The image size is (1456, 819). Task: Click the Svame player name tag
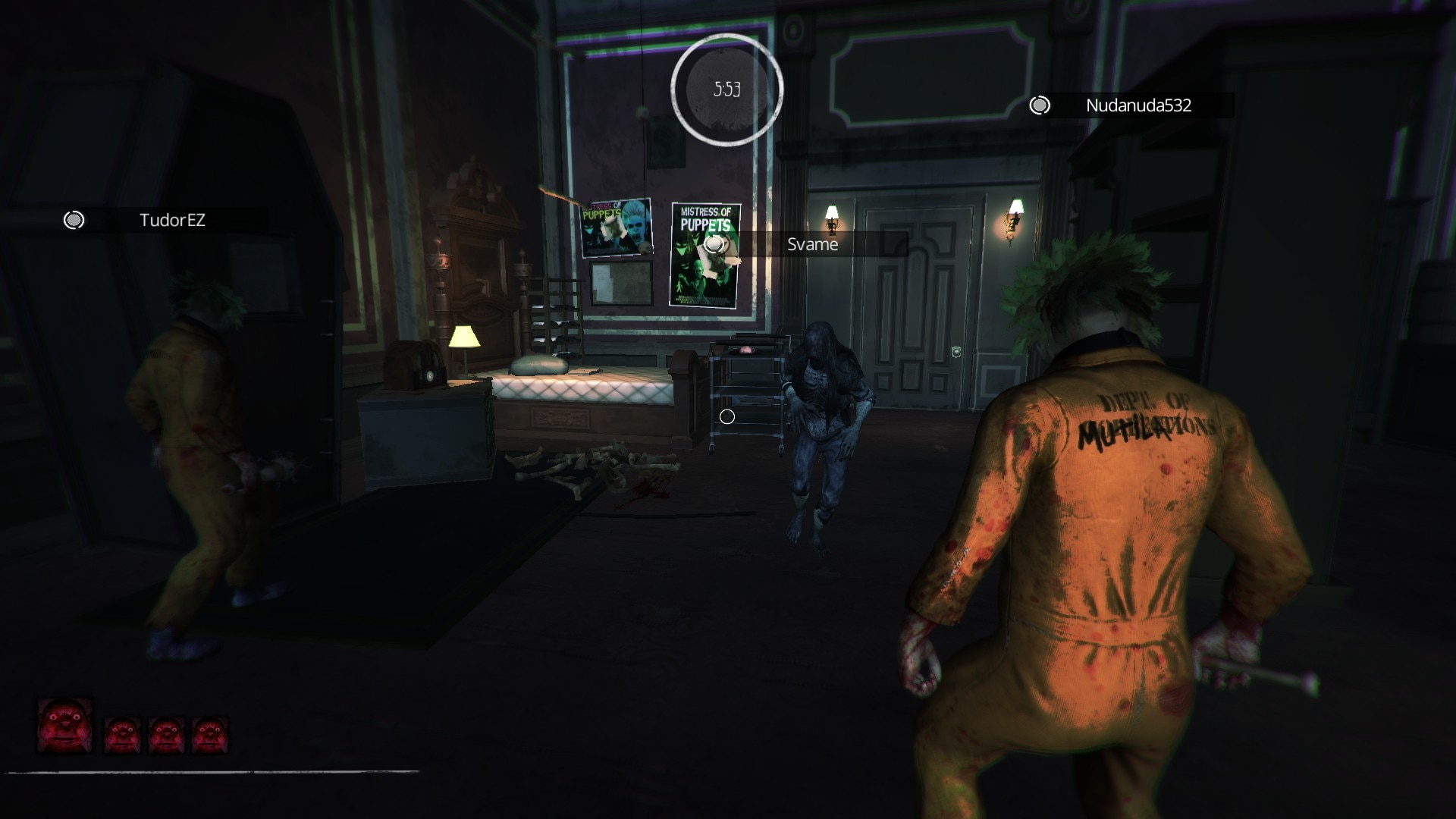812,244
